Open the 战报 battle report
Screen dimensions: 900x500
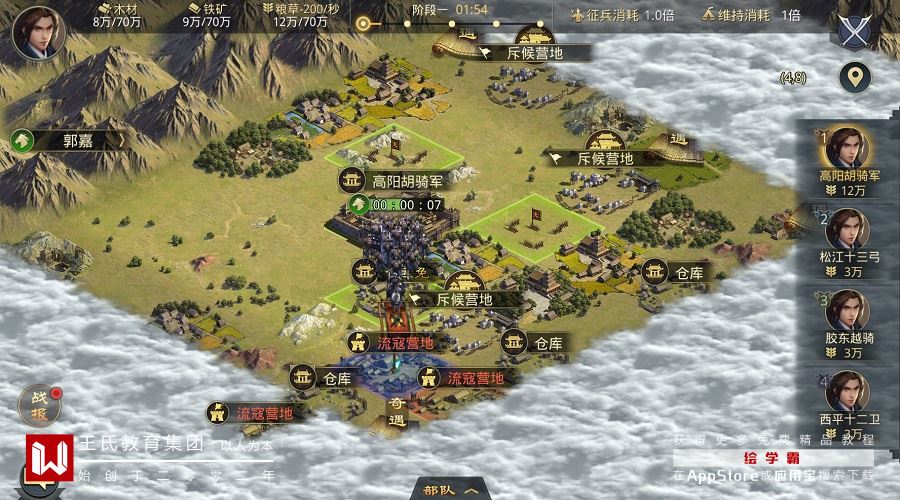(38, 404)
